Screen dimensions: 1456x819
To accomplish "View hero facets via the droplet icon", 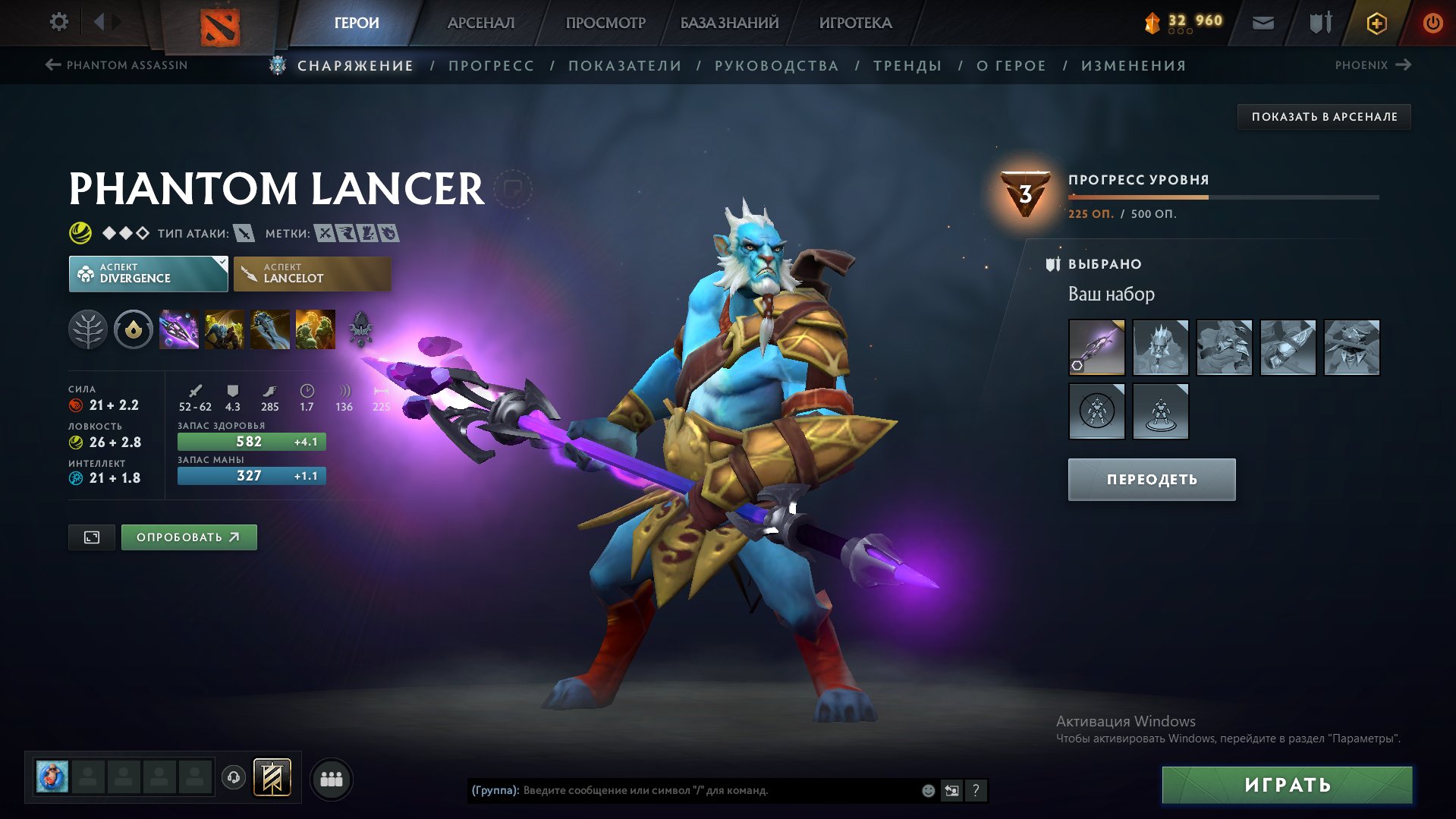I will [134, 329].
